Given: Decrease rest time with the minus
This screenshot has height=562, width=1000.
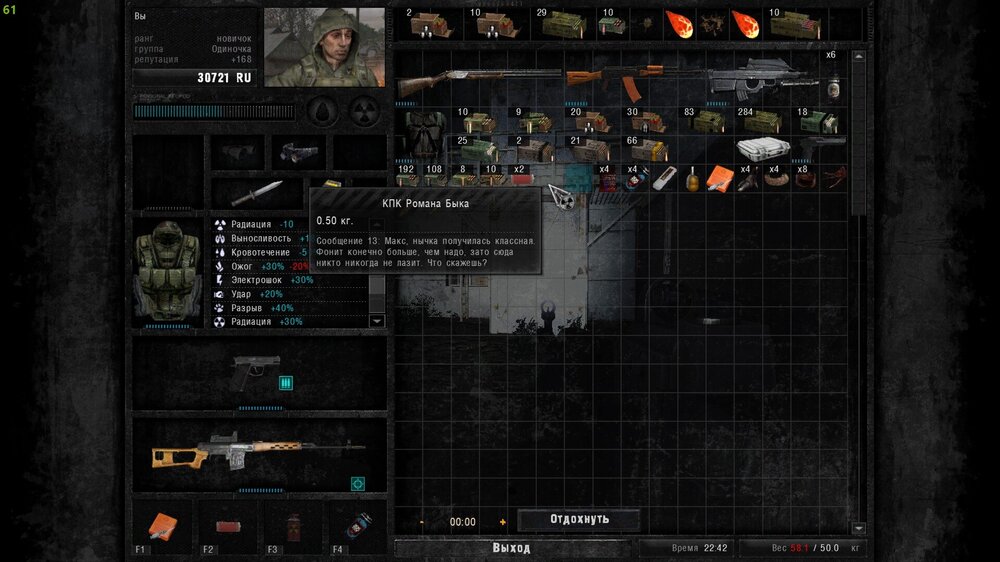Looking at the screenshot, I should tap(422, 522).
